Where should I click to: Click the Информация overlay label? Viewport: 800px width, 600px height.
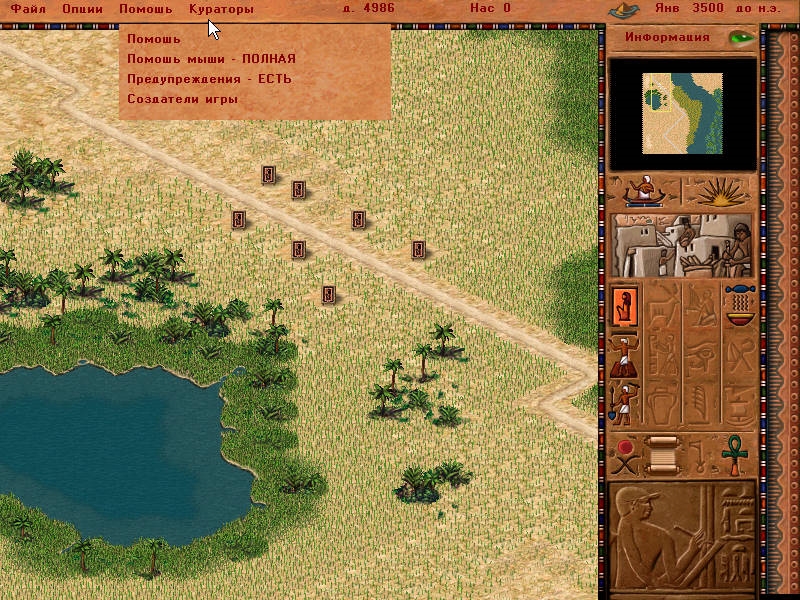click(667, 38)
